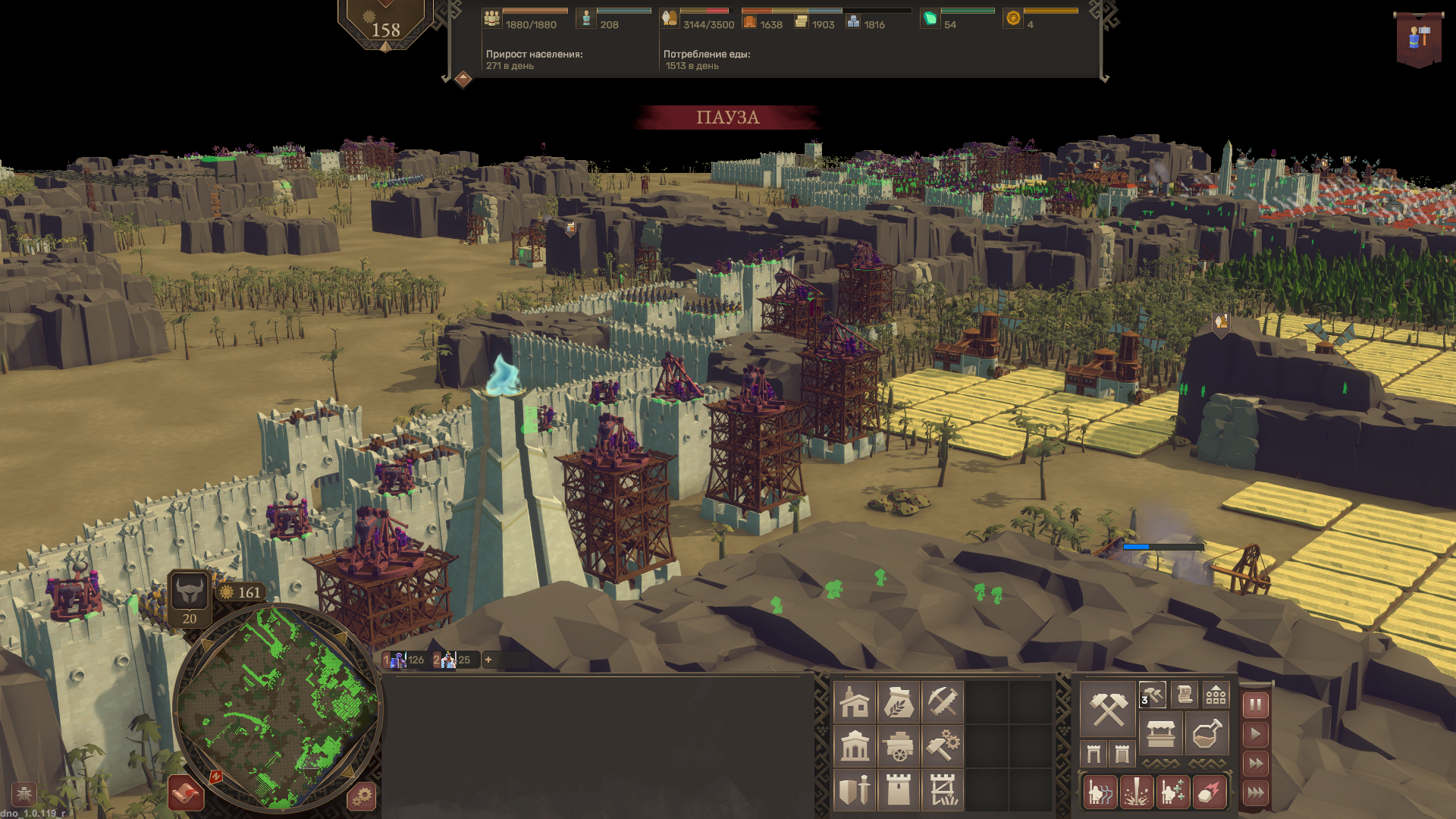Viewport: 1456px width, 819px height.
Task: Open the scroll decrees button
Action: click(1185, 694)
